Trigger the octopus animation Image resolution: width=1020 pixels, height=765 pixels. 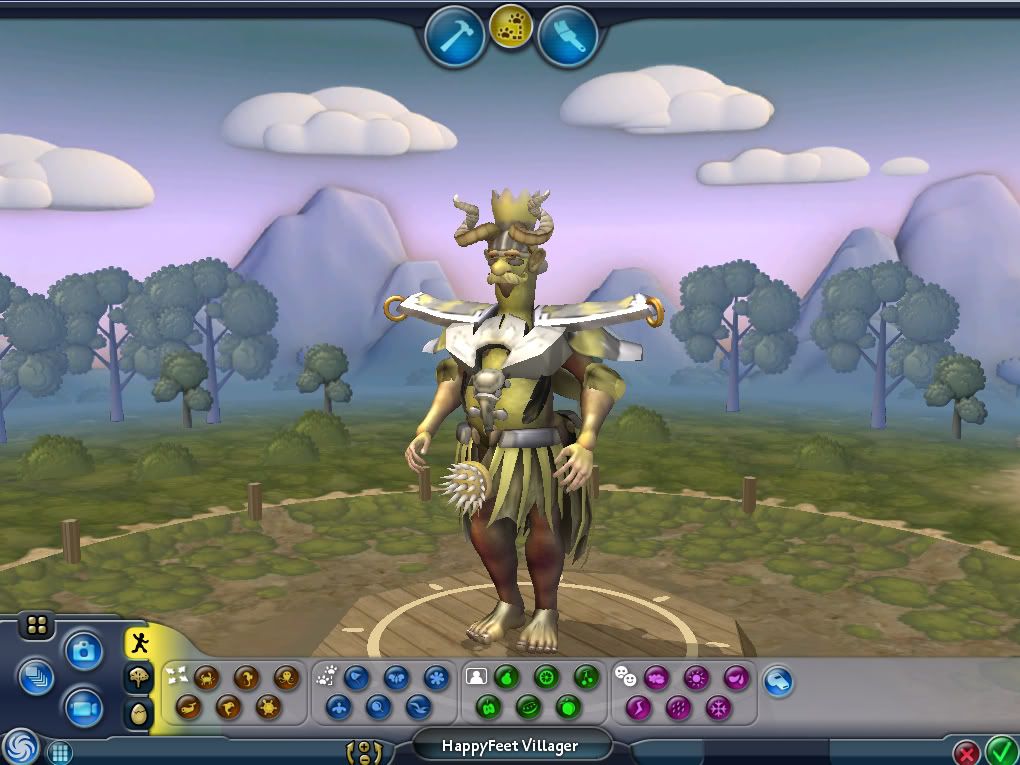point(286,678)
